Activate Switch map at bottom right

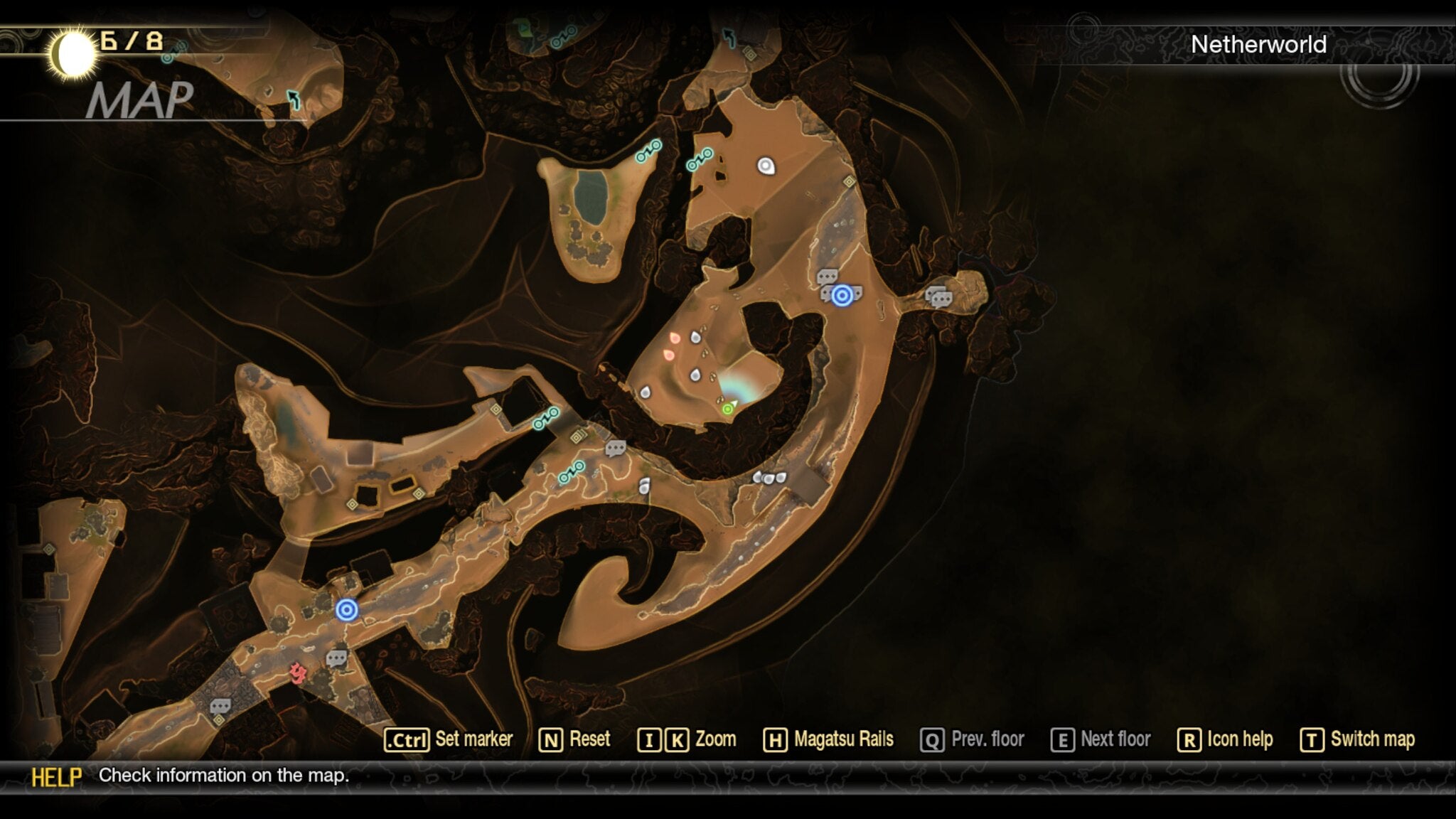coord(1374,739)
